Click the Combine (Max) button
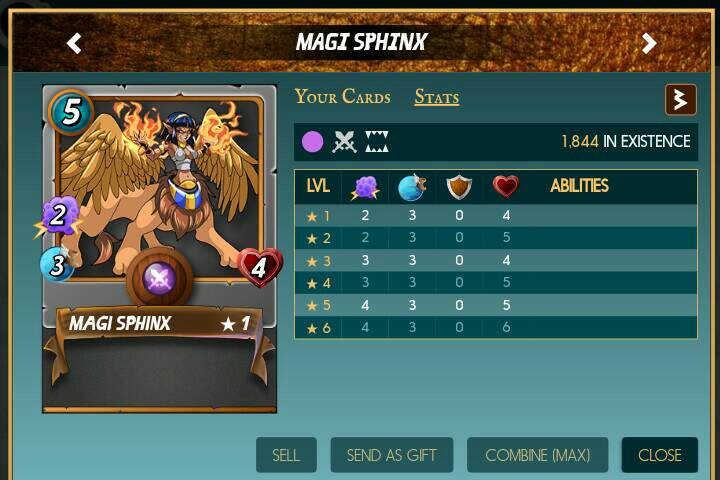The height and width of the screenshot is (480, 720). click(538, 455)
